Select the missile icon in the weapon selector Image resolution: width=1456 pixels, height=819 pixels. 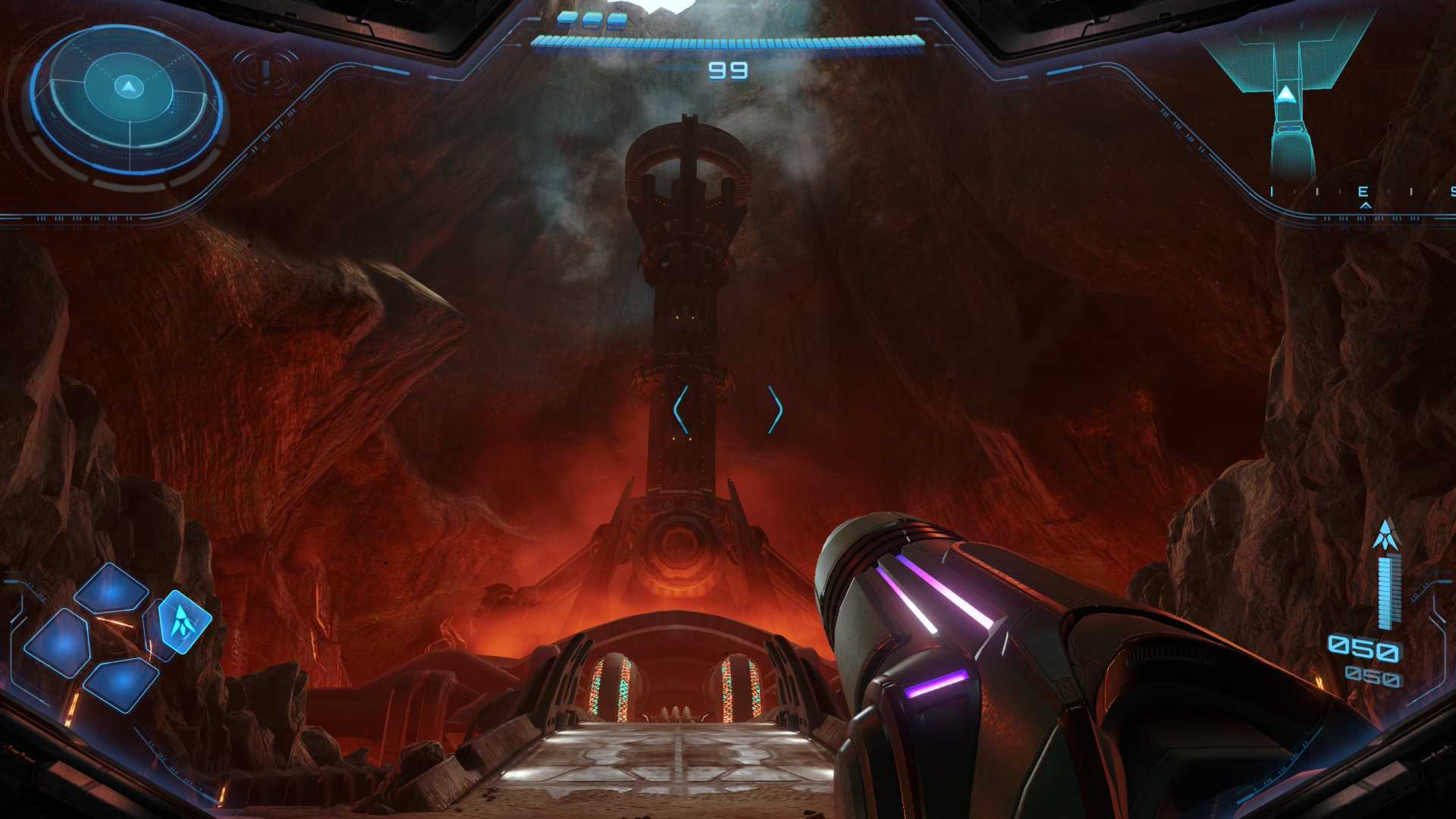coord(181,621)
